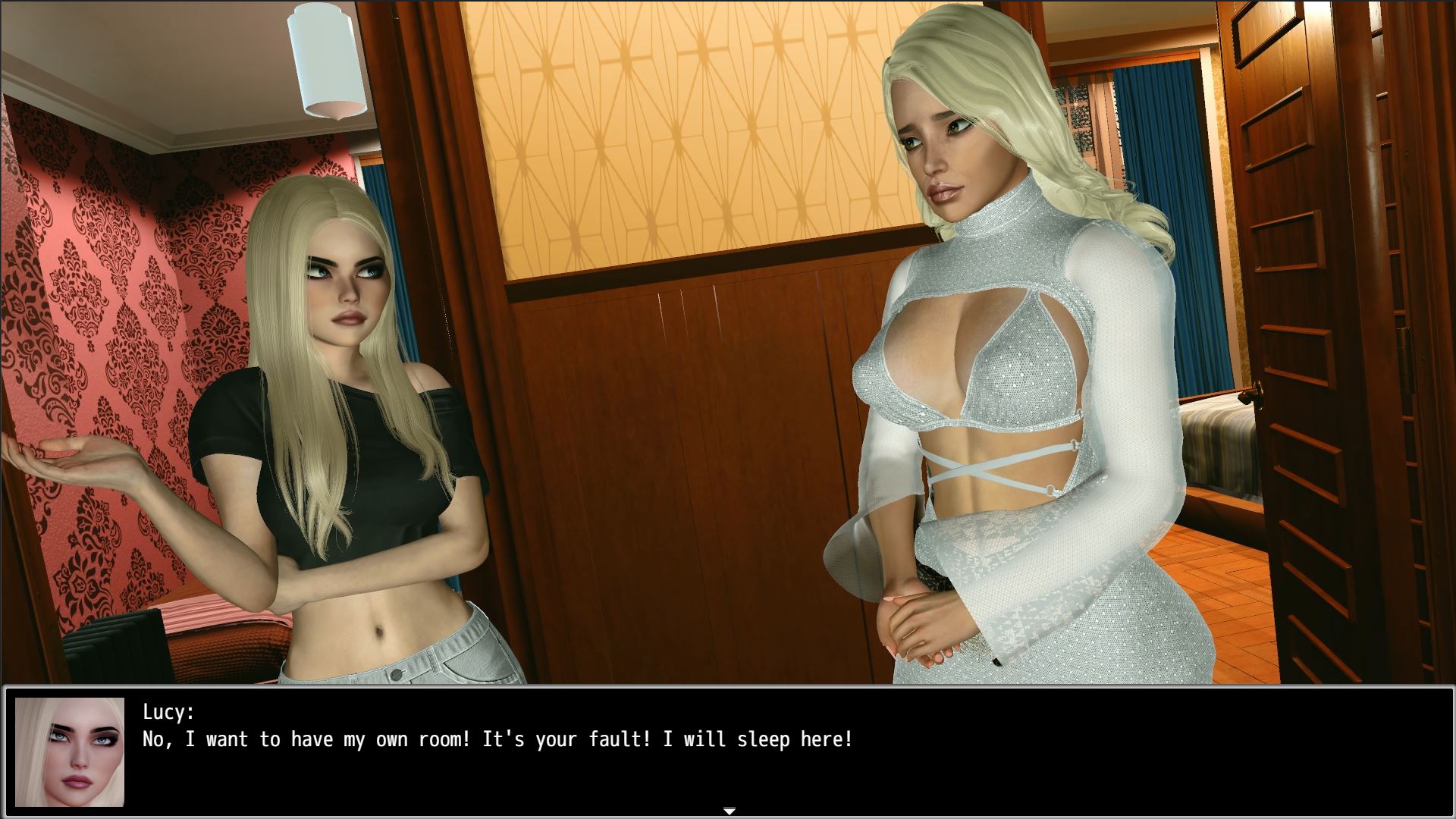Advance dialogue with the small down arrow
The width and height of the screenshot is (1456, 819).
(729, 811)
